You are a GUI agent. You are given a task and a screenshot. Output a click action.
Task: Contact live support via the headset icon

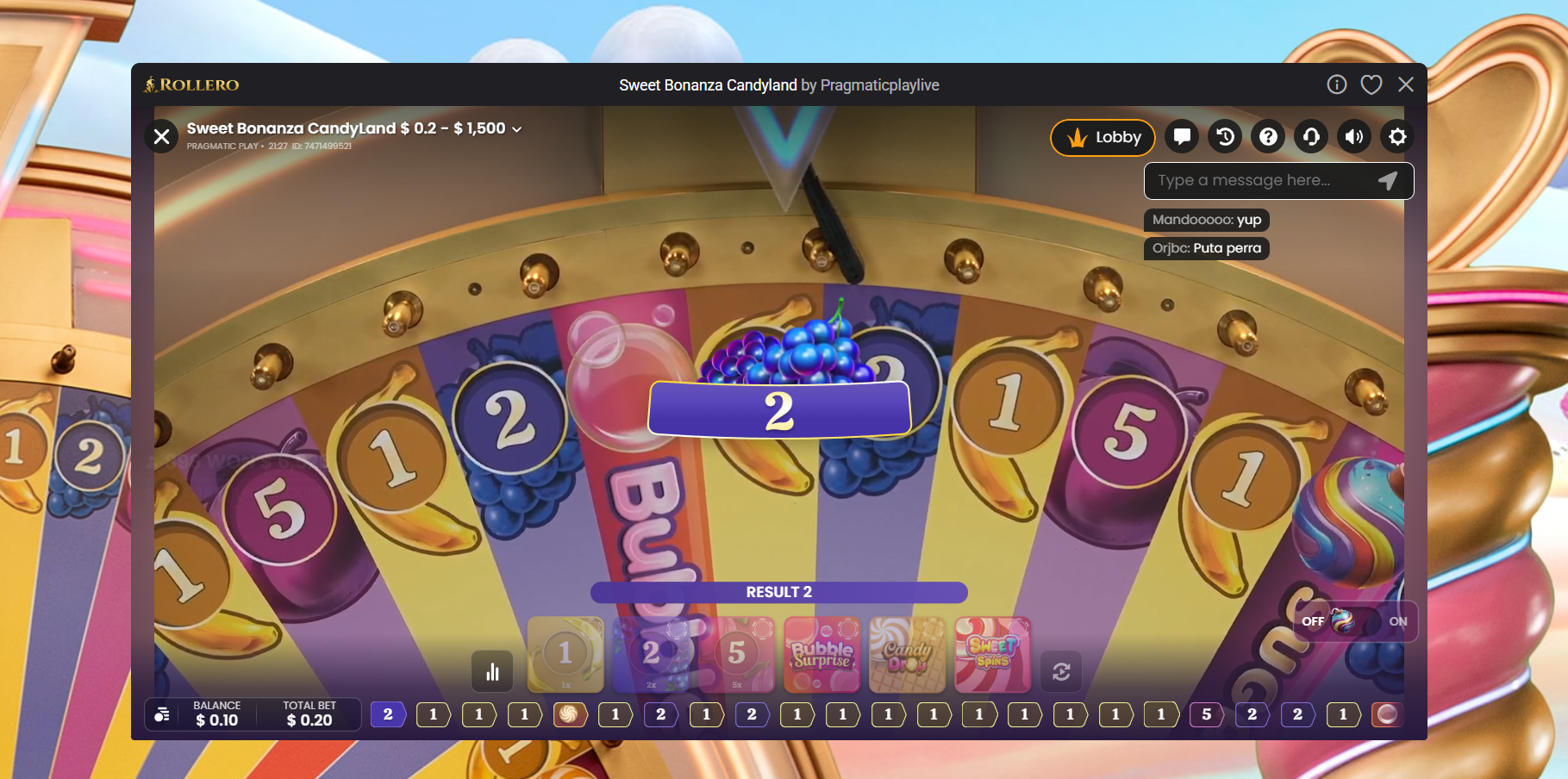point(1310,136)
